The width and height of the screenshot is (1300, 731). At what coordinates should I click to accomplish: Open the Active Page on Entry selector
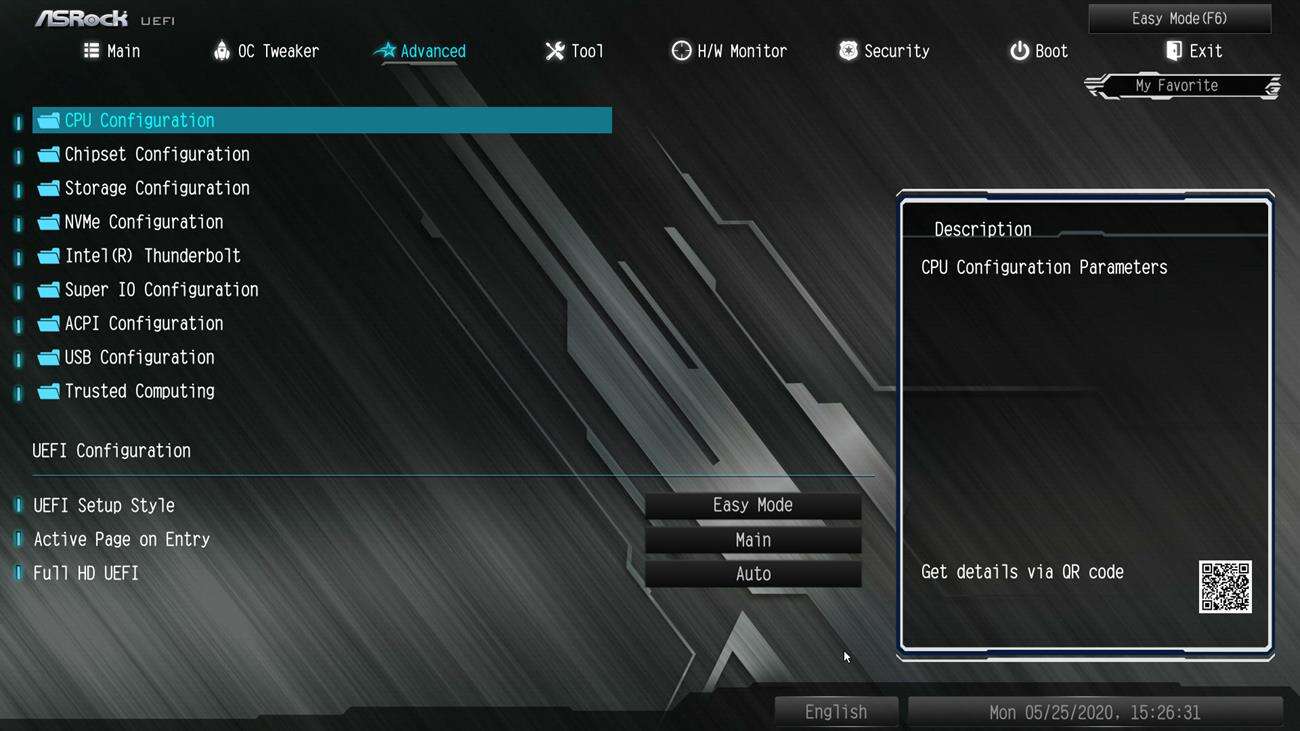click(x=752, y=539)
